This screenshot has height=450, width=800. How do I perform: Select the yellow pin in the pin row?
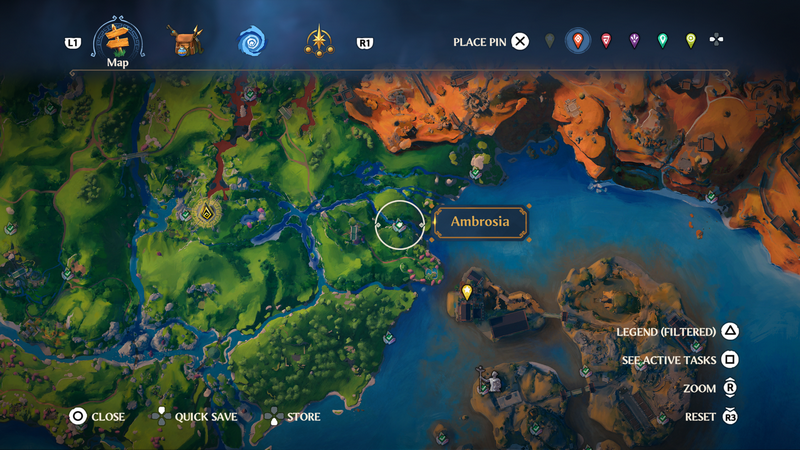(690, 41)
